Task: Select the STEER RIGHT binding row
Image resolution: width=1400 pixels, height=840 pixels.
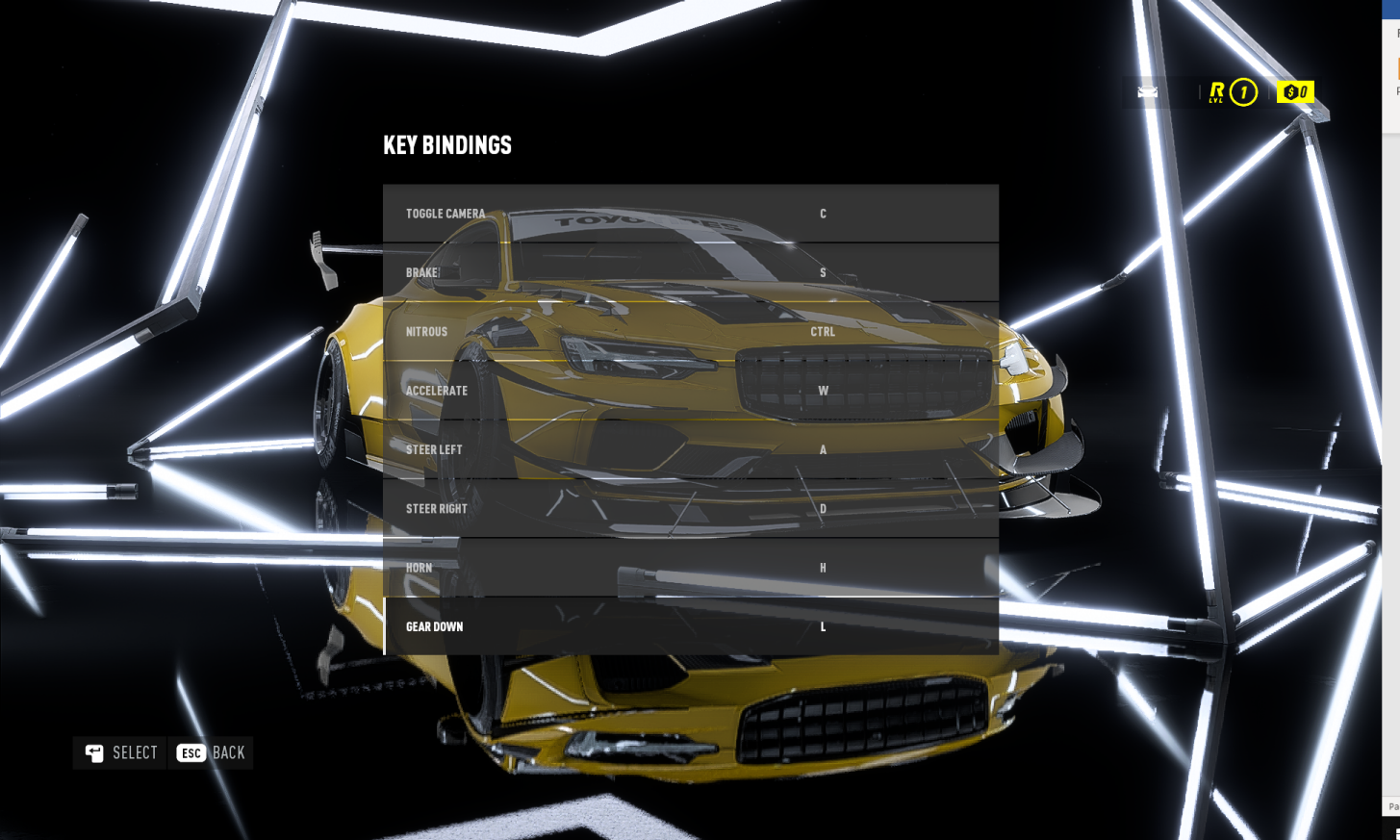Action: coord(690,508)
